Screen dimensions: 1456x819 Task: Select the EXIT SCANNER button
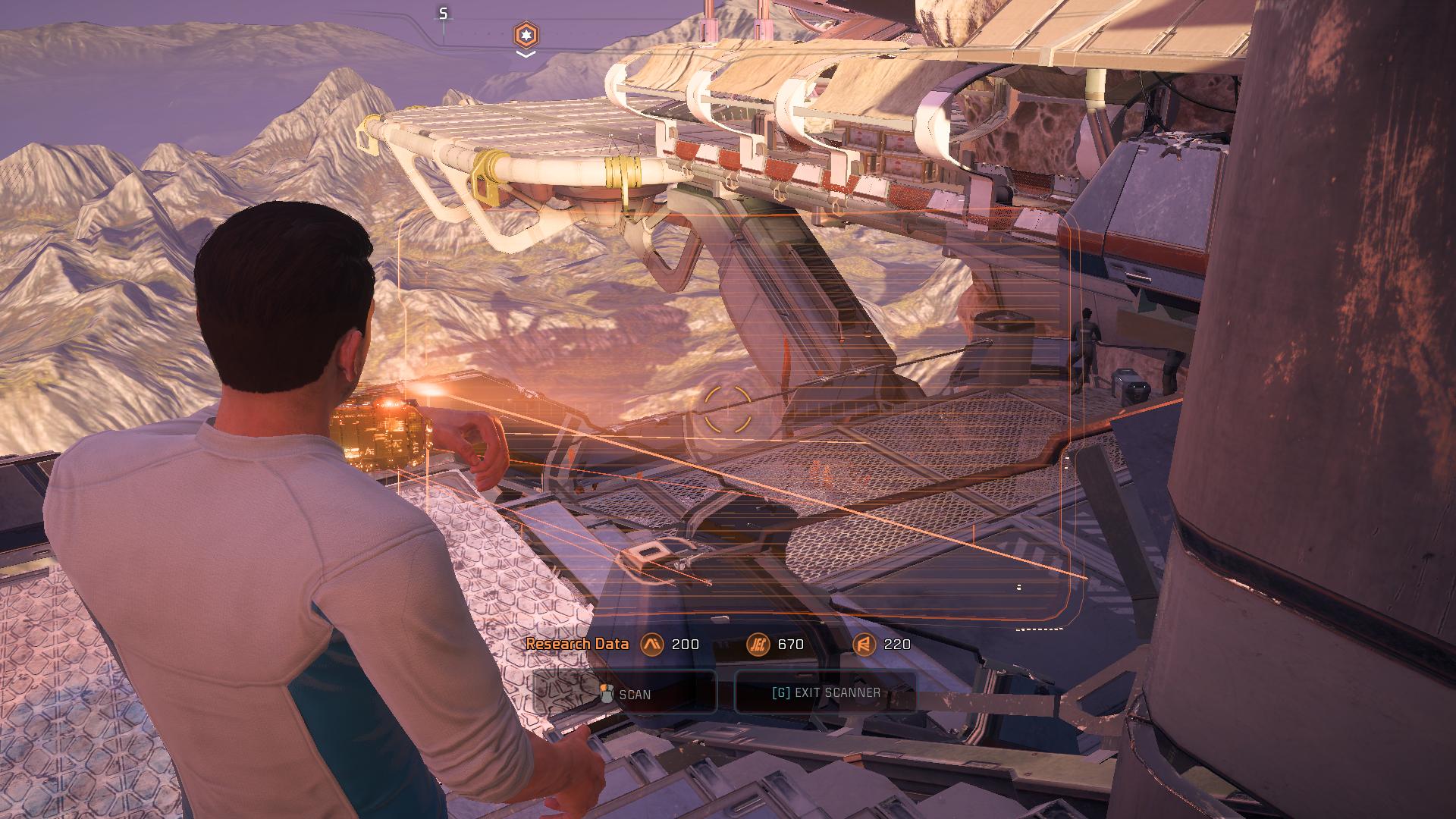click(x=826, y=692)
